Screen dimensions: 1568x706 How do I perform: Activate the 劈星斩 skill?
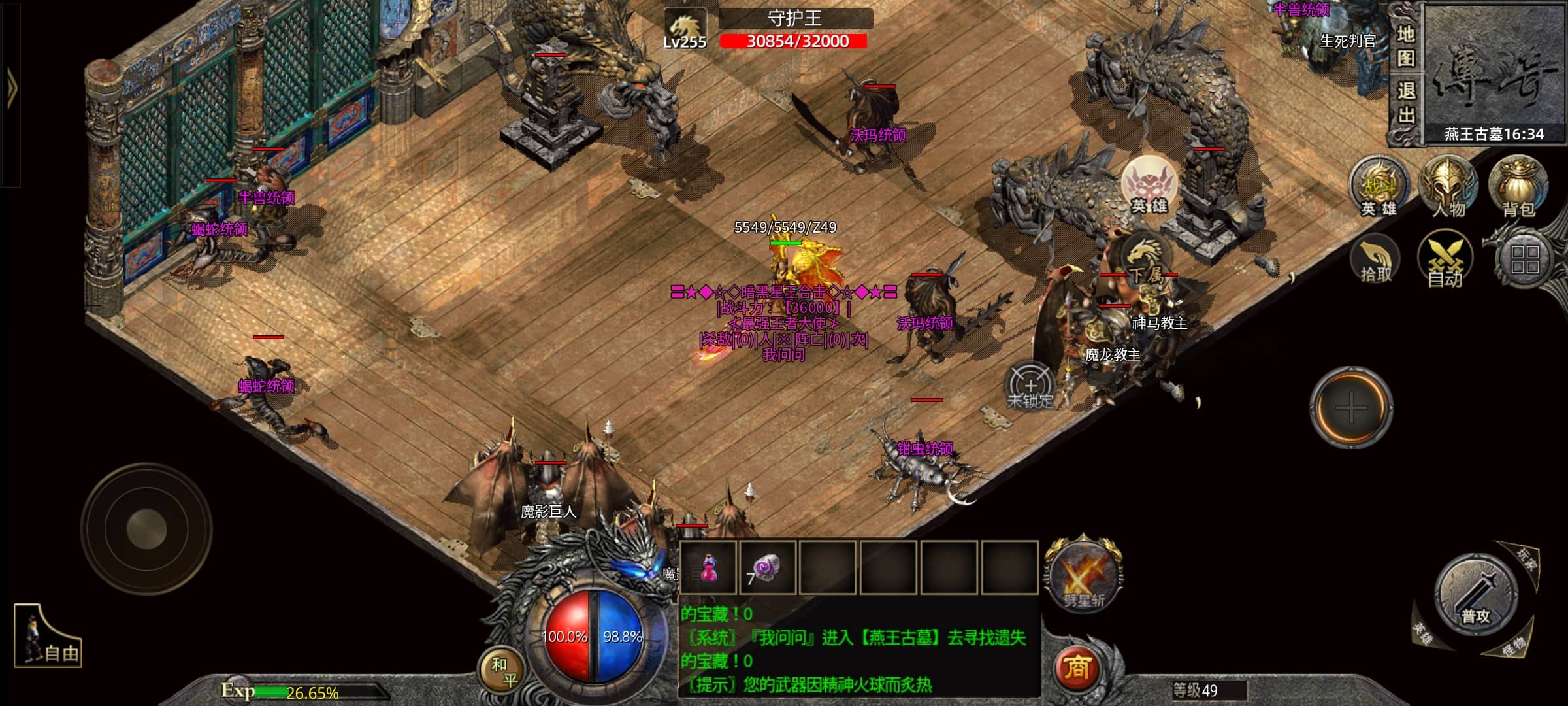(1083, 575)
